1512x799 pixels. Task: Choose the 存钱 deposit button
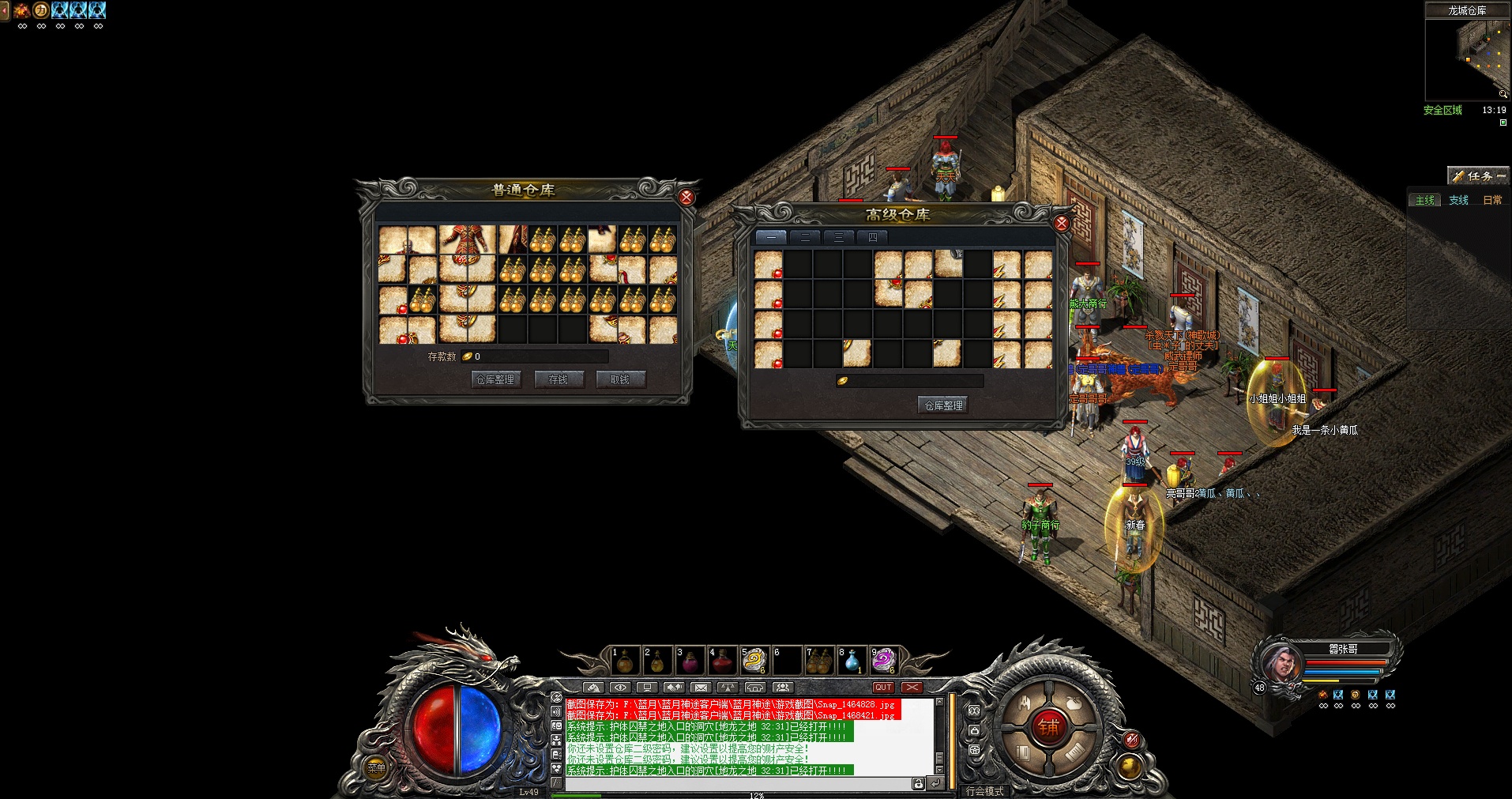[x=559, y=379]
